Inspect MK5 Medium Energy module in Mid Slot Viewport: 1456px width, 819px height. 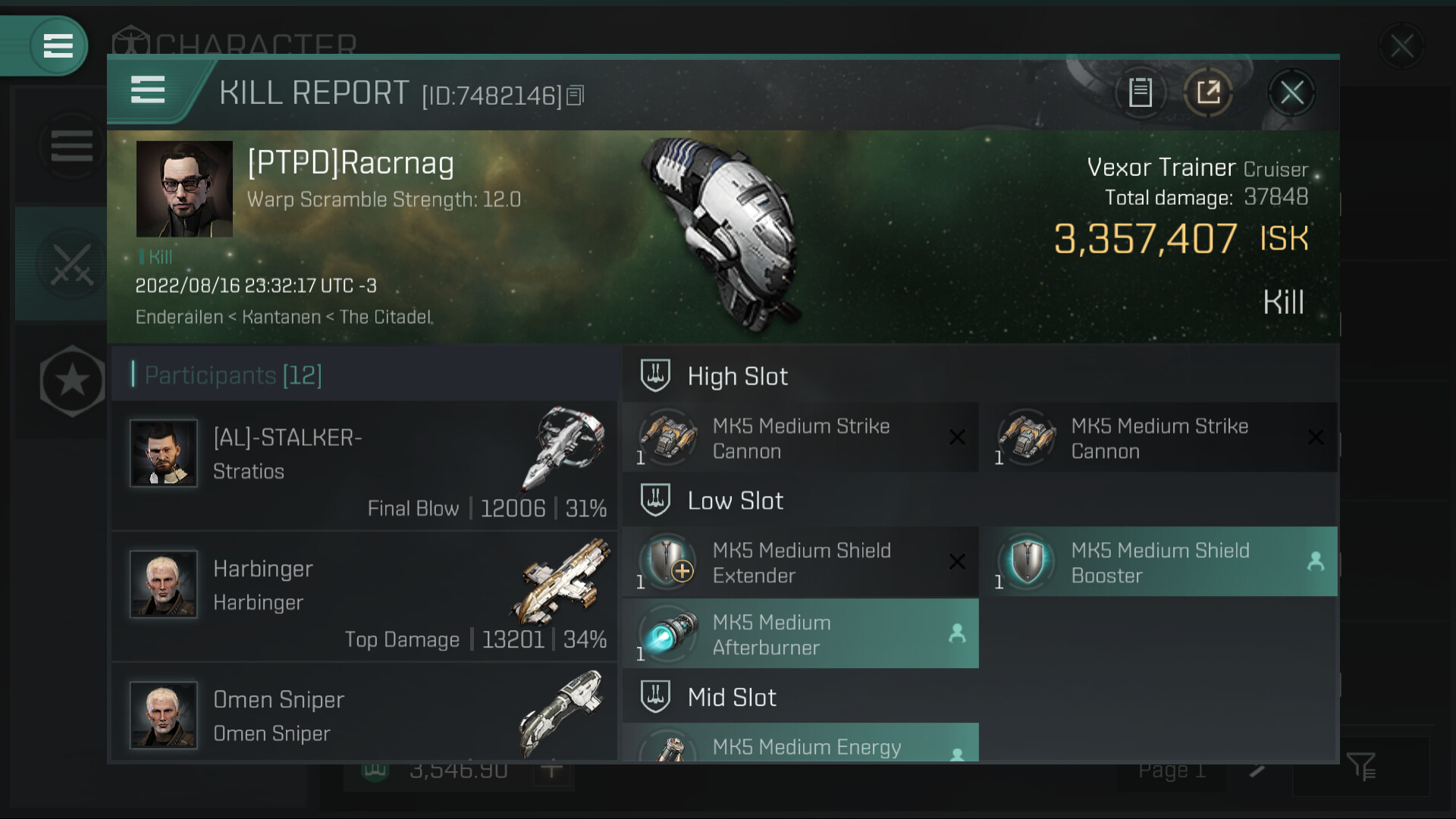click(800, 745)
